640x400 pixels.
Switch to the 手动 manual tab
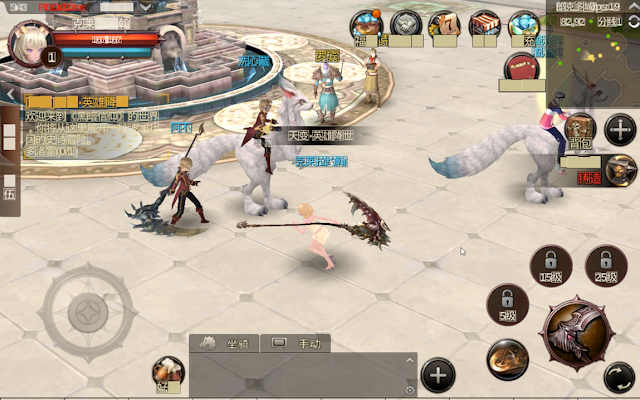297,343
